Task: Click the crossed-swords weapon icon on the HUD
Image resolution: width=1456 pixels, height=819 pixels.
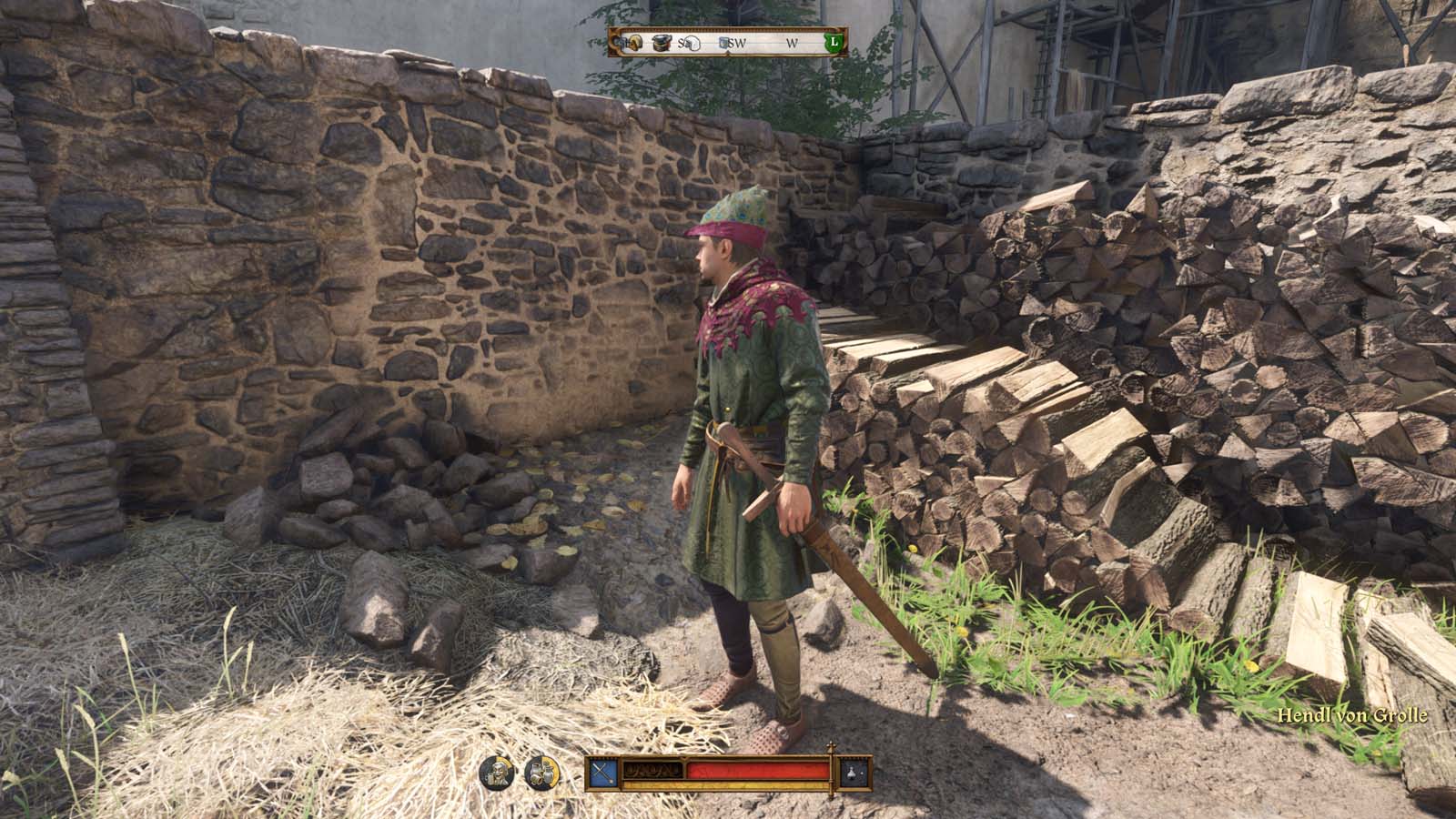Action: (602, 771)
